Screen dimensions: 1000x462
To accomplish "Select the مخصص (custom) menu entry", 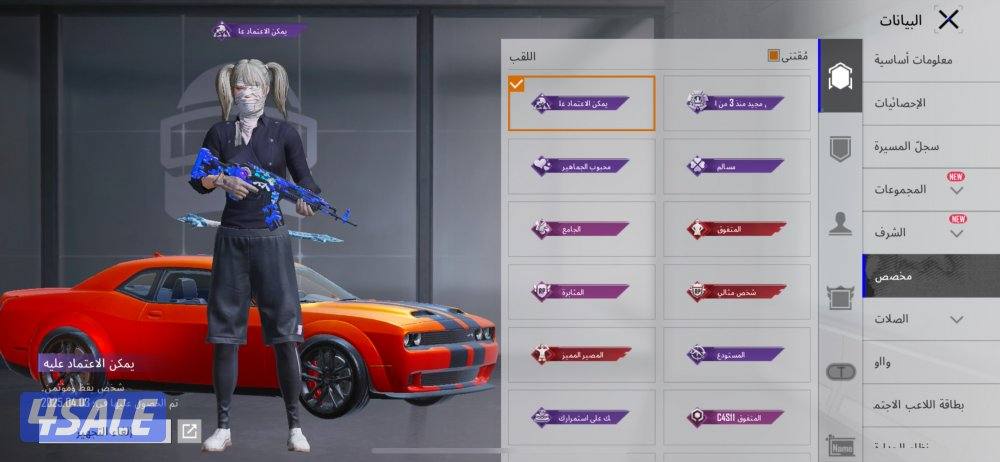I will point(930,276).
